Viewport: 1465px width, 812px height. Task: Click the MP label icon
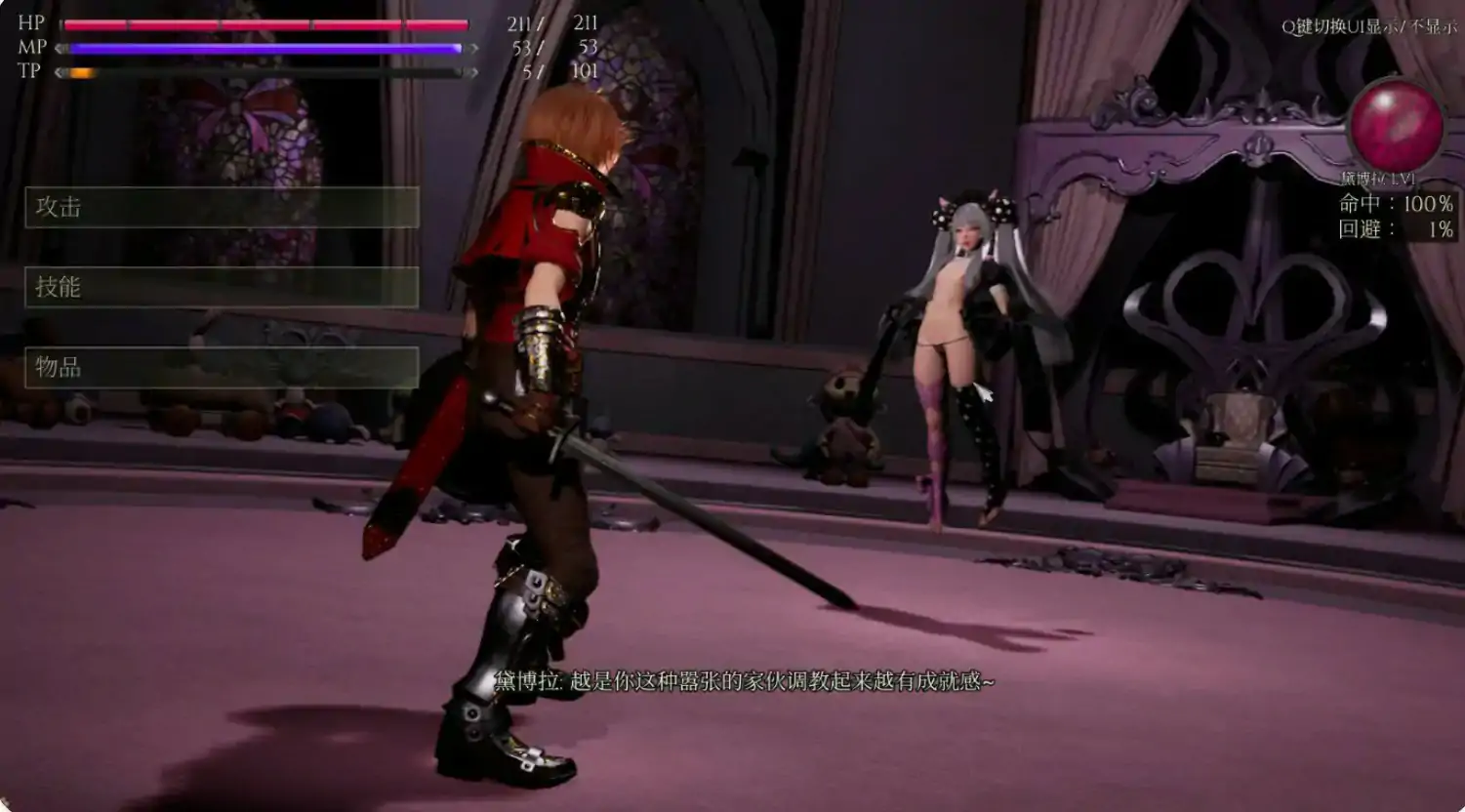[31, 46]
